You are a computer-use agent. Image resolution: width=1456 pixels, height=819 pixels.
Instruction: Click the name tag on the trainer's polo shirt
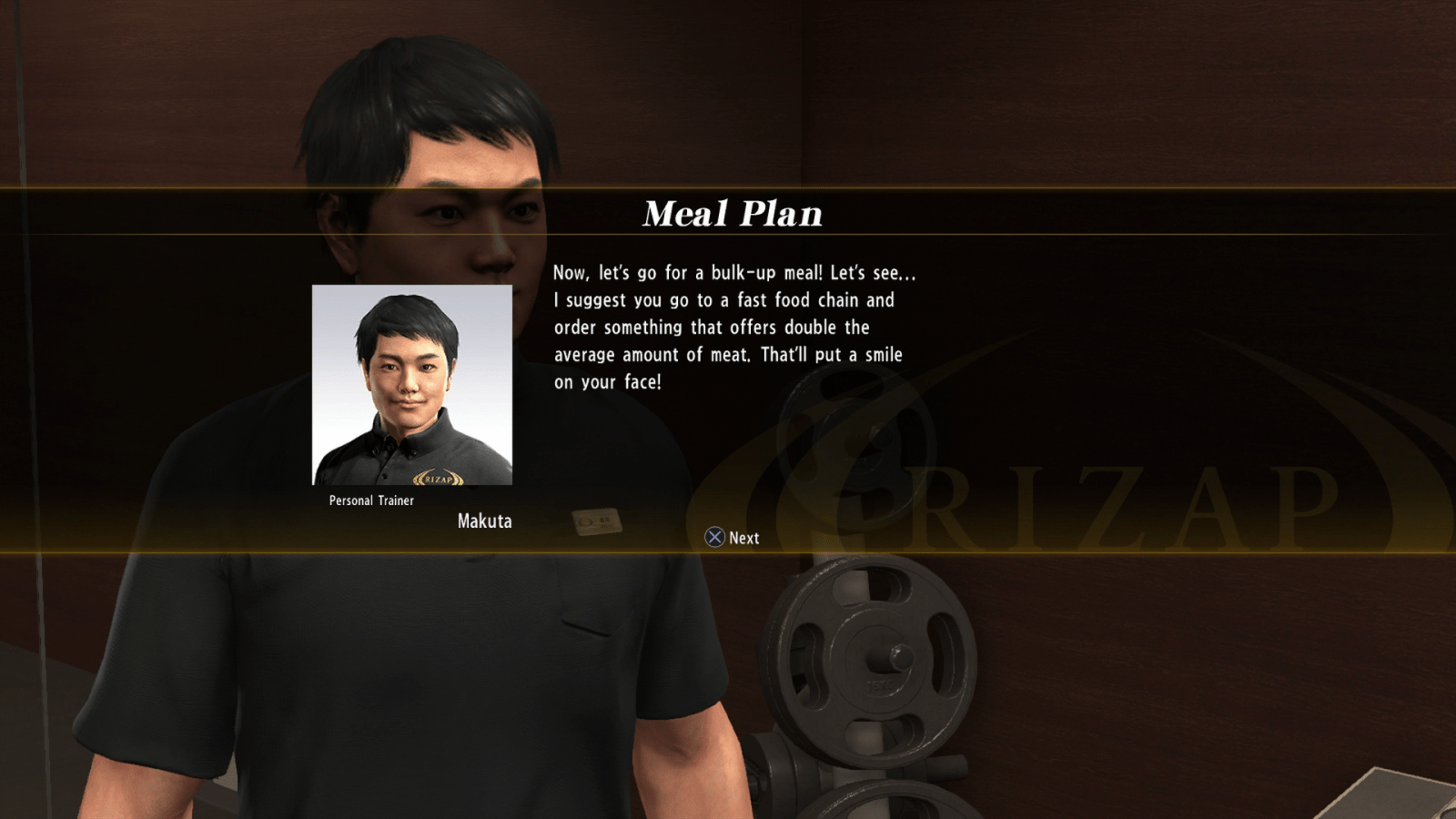tap(596, 521)
